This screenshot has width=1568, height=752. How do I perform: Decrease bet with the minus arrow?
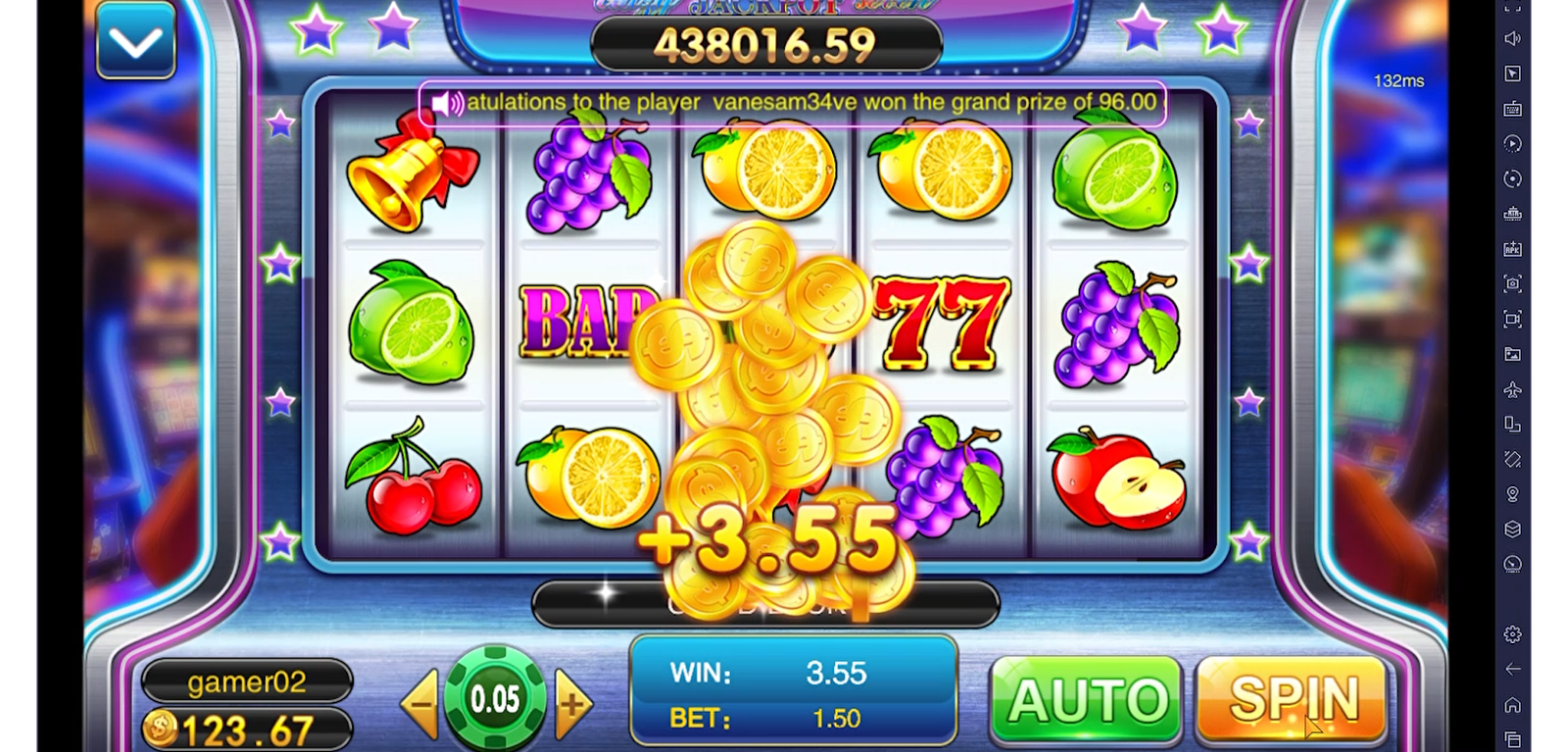click(x=421, y=703)
